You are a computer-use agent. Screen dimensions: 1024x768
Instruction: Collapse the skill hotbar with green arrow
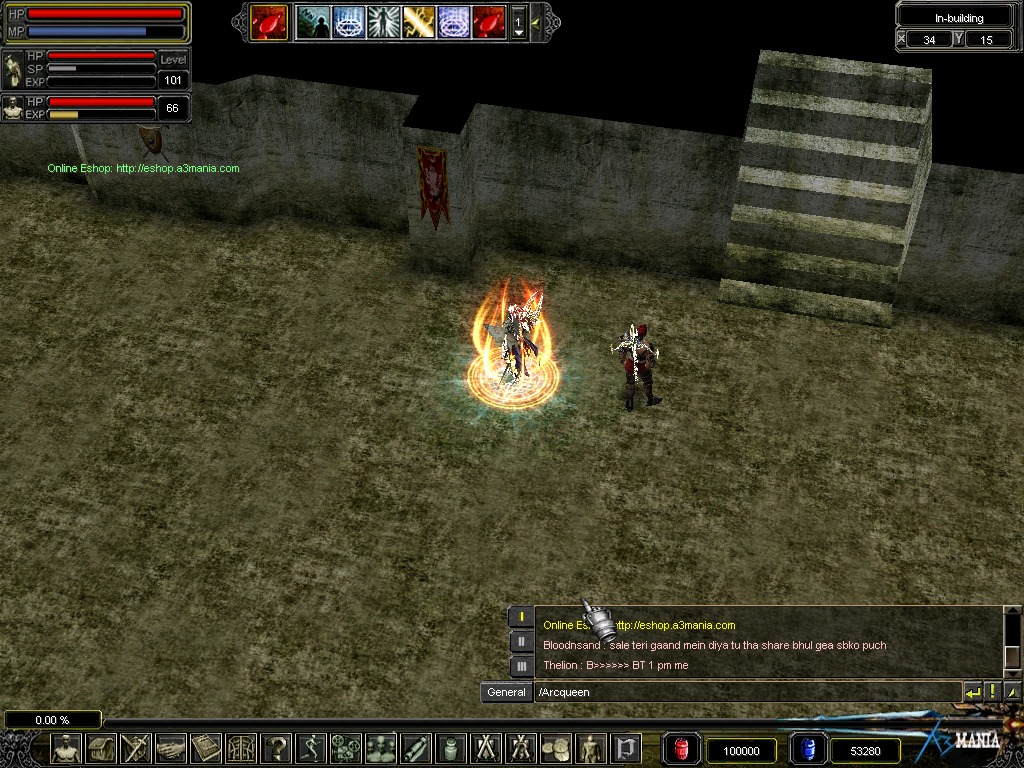tap(537, 21)
